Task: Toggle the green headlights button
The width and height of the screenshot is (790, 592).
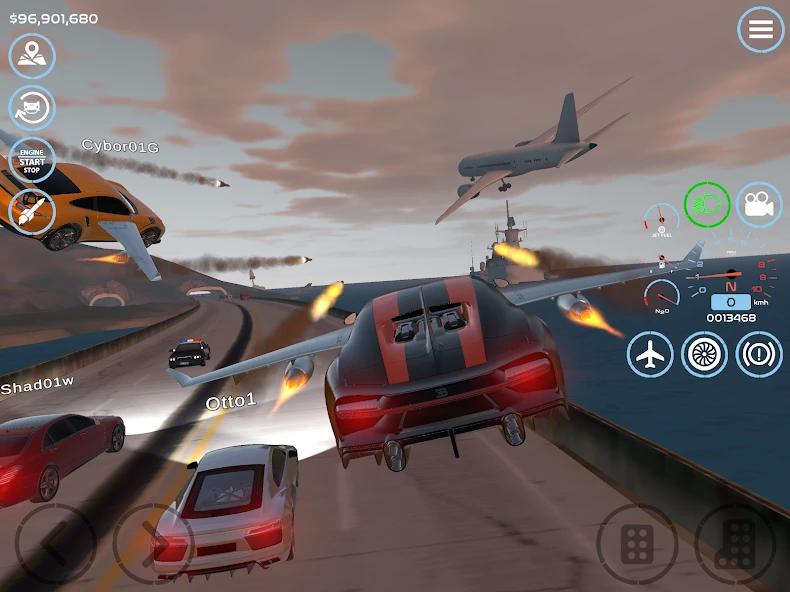Action: (707, 205)
